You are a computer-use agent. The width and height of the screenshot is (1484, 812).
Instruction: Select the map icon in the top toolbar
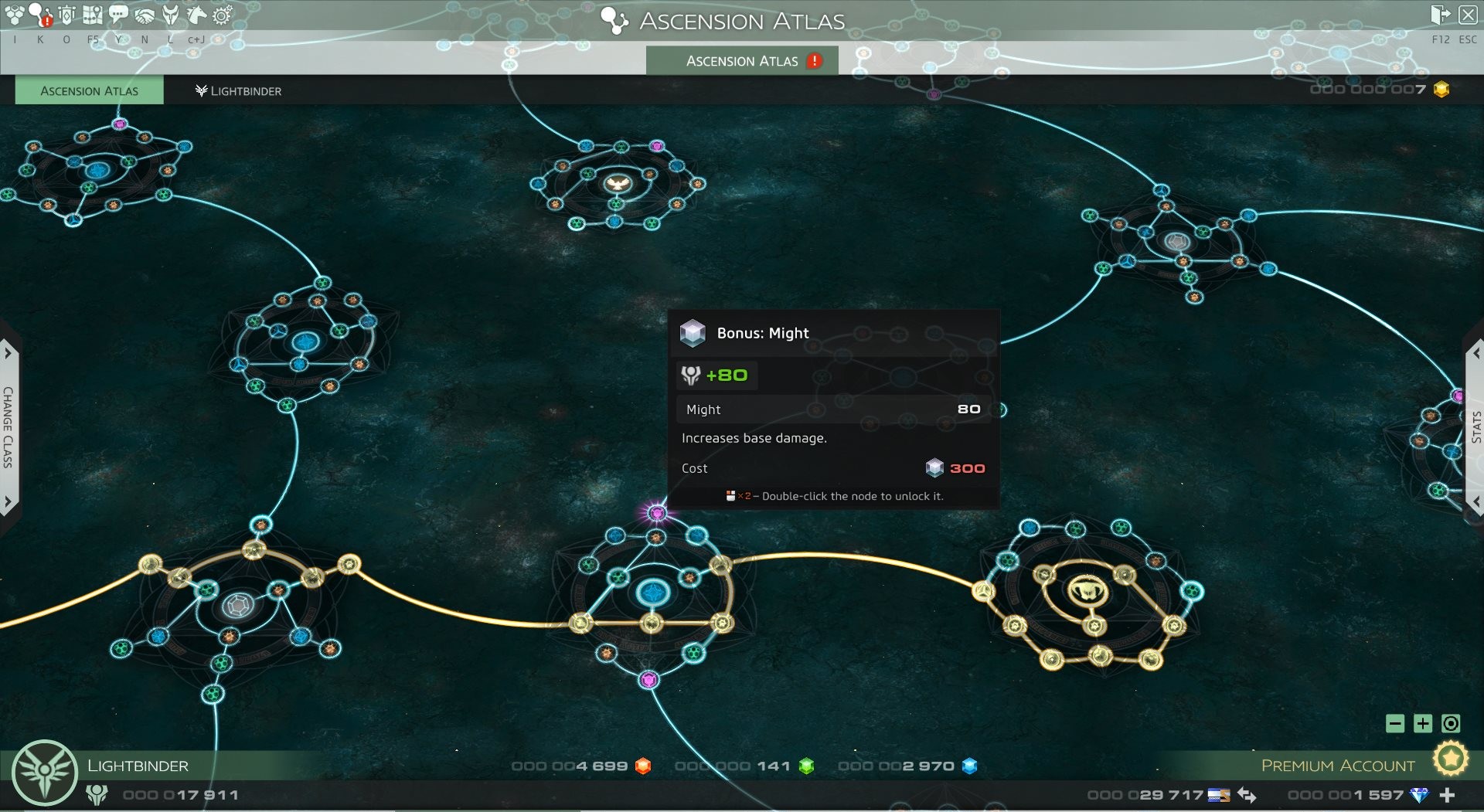(x=93, y=13)
